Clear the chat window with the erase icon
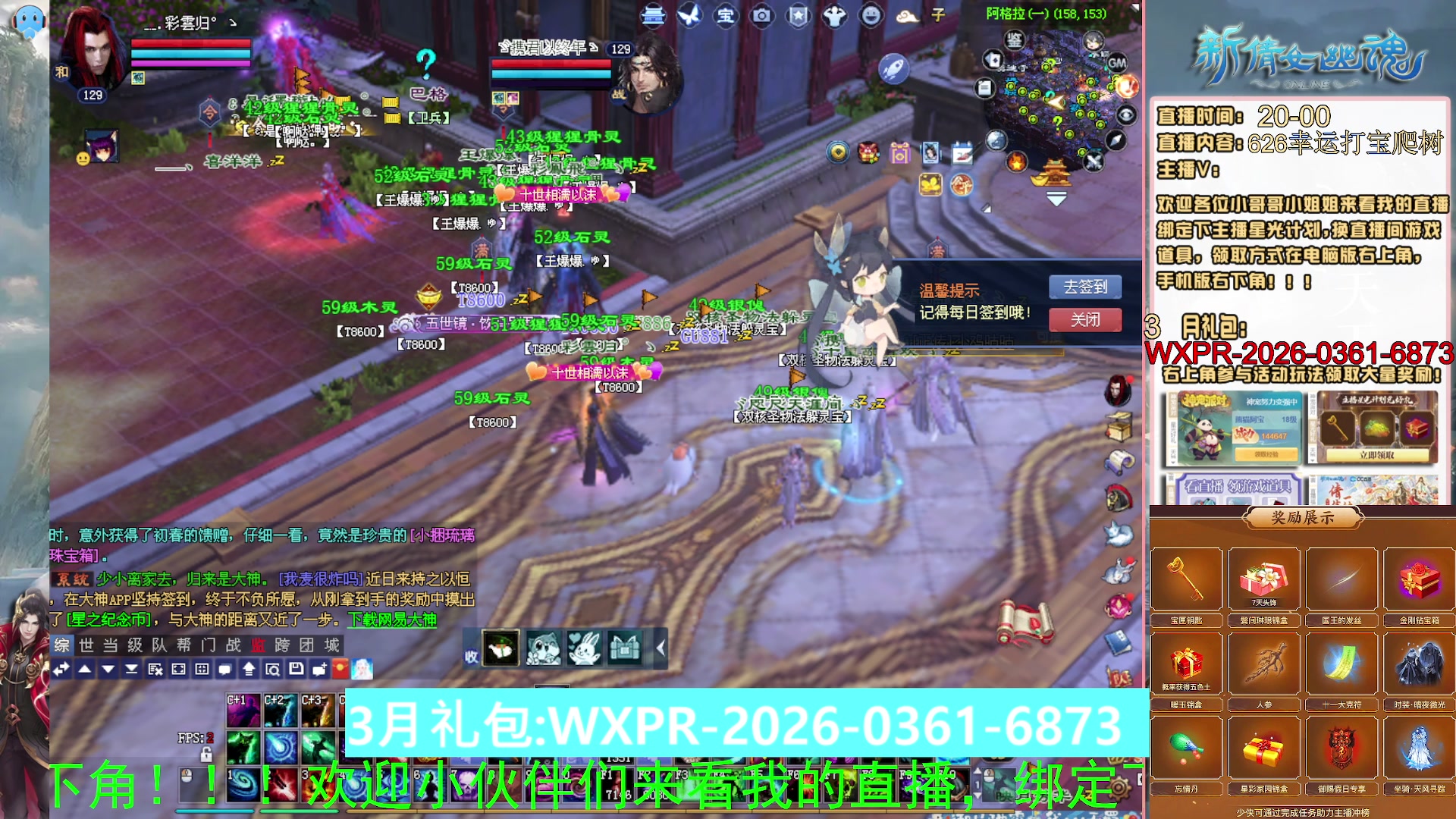 pyautogui.click(x=155, y=670)
